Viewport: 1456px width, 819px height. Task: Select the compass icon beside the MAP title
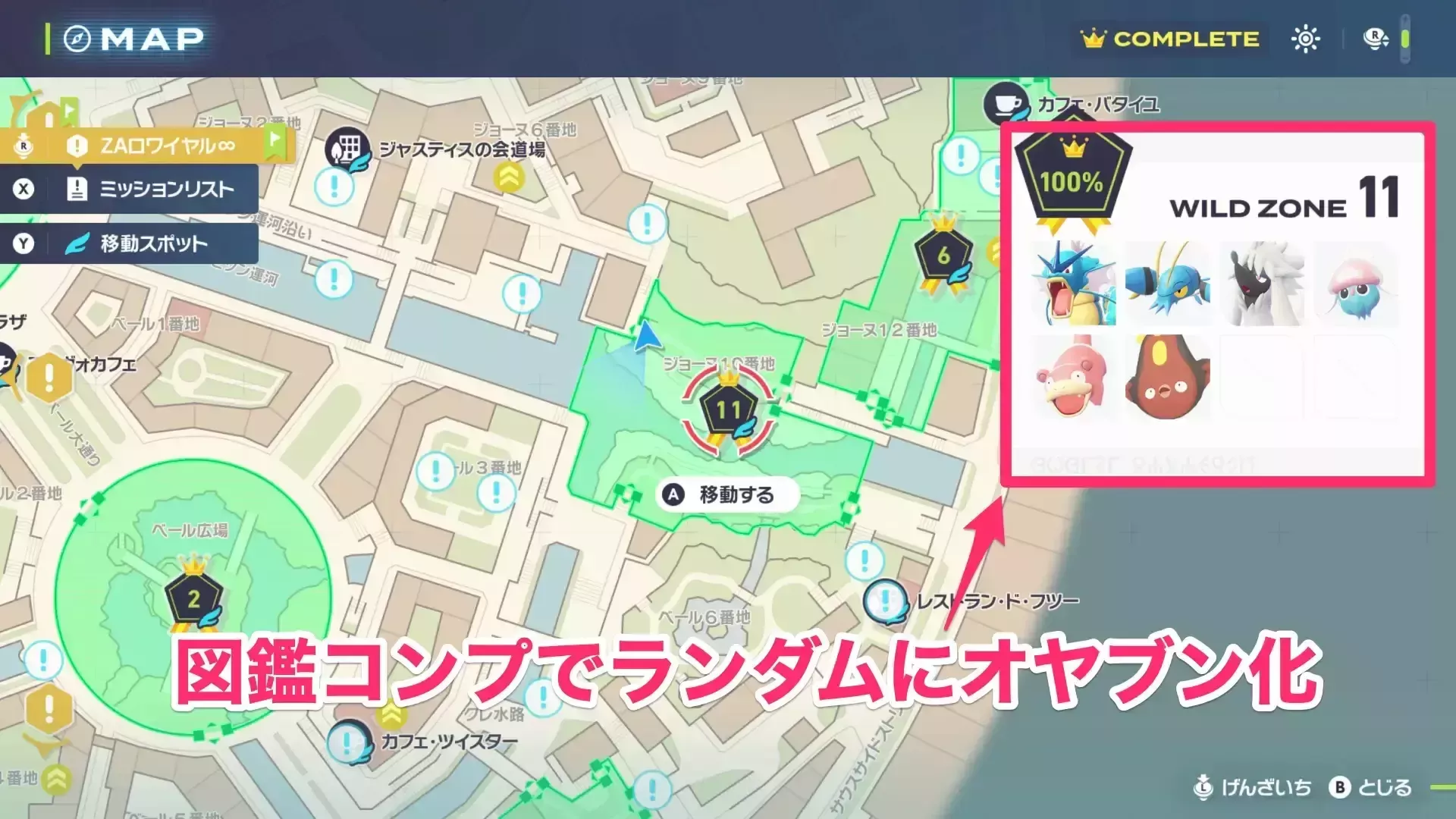point(79,38)
